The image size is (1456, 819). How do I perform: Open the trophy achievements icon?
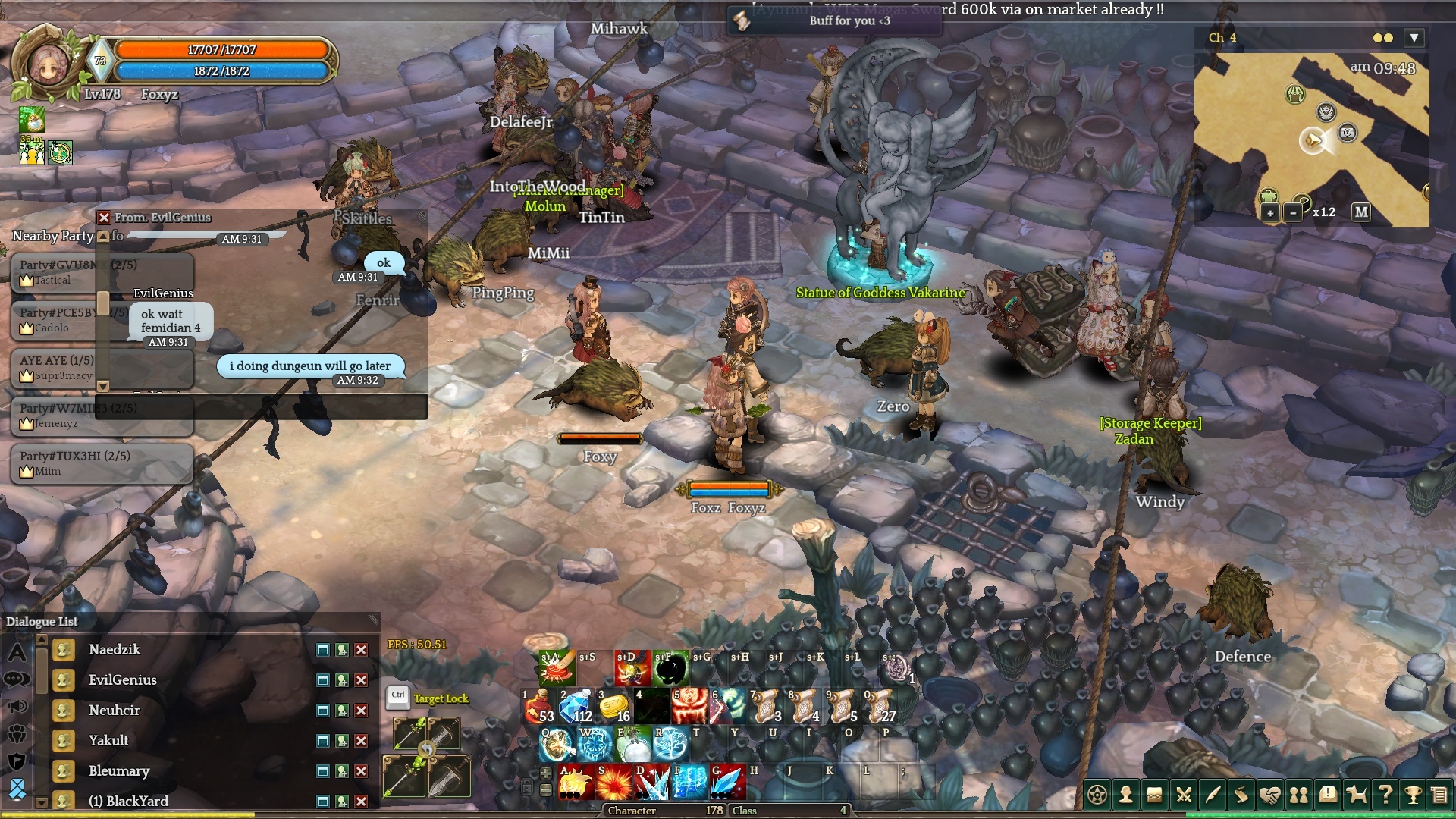click(1412, 795)
